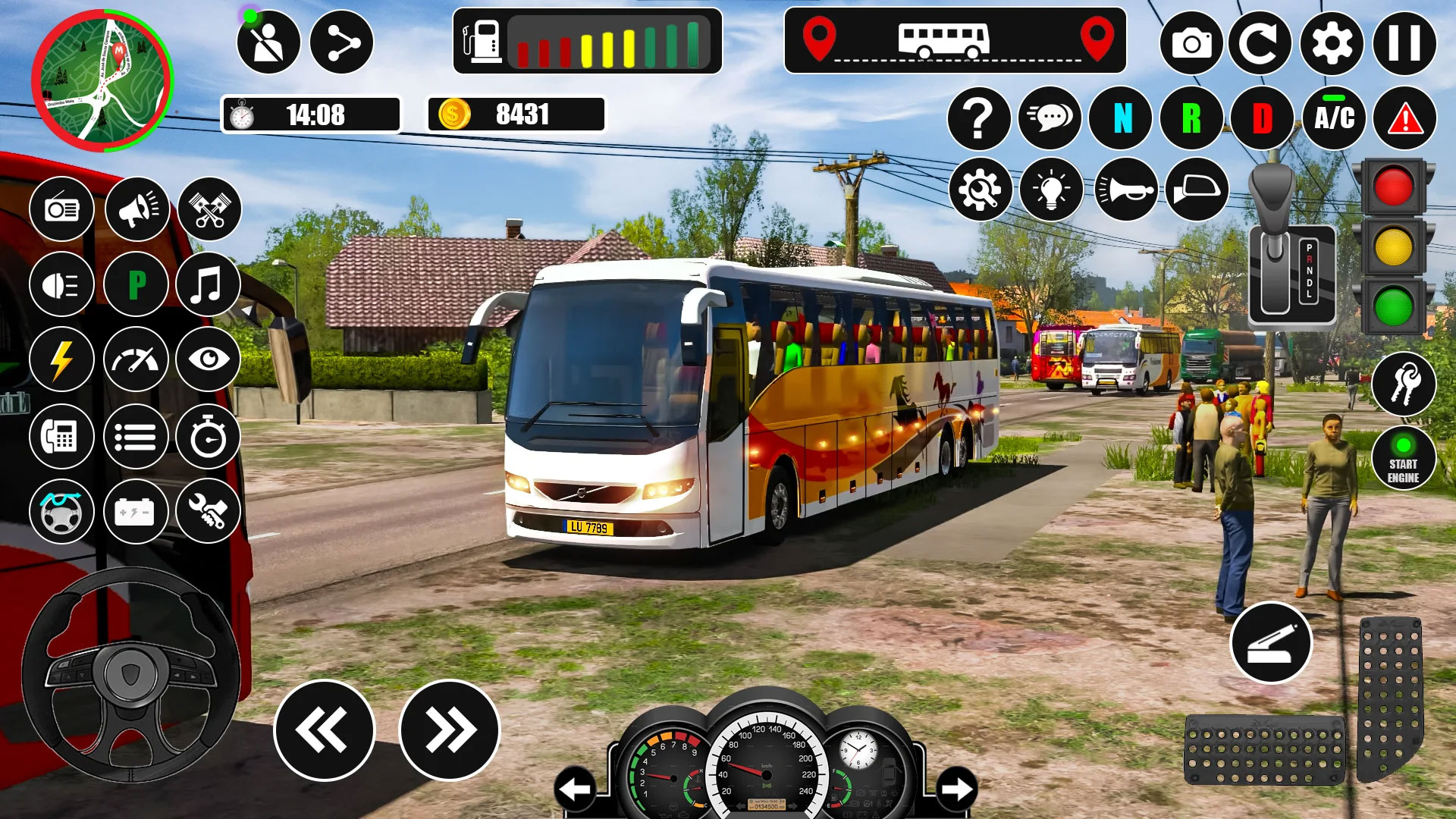Activate the horn icon

(x=1128, y=190)
